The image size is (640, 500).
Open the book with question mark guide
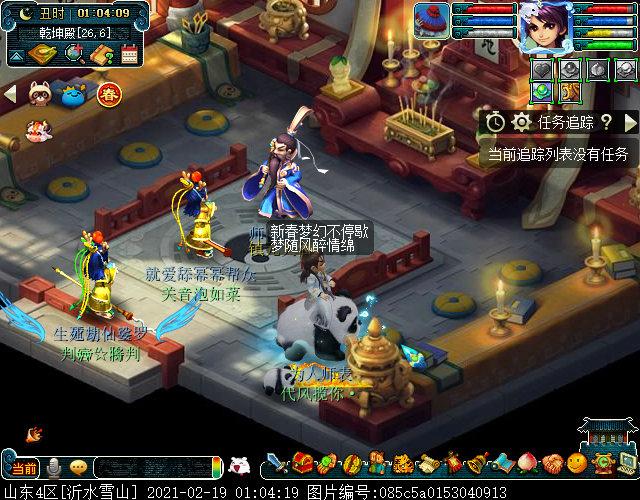[x=101, y=55]
